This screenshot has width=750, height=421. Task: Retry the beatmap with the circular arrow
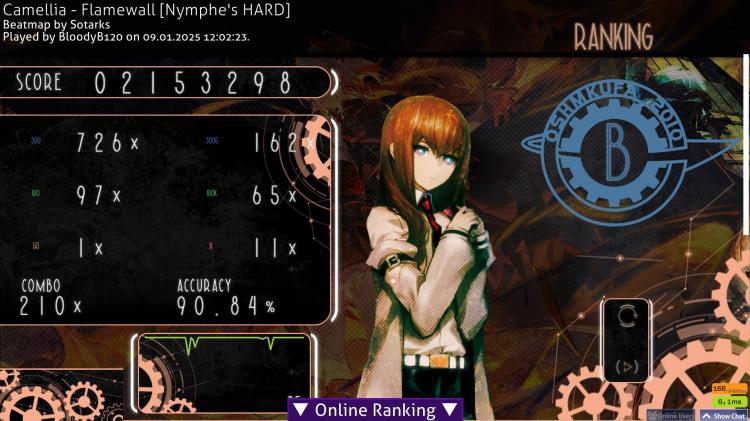coord(627,317)
